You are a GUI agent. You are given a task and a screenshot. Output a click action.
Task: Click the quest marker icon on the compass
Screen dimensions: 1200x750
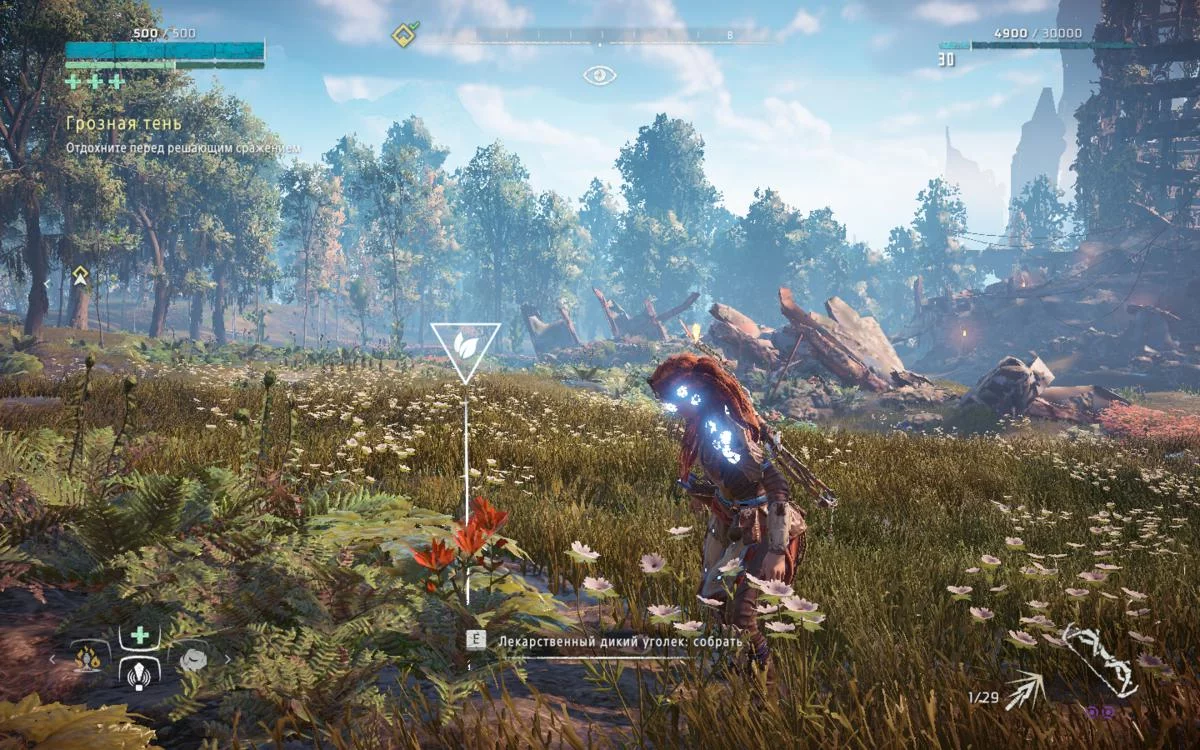[404, 35]
